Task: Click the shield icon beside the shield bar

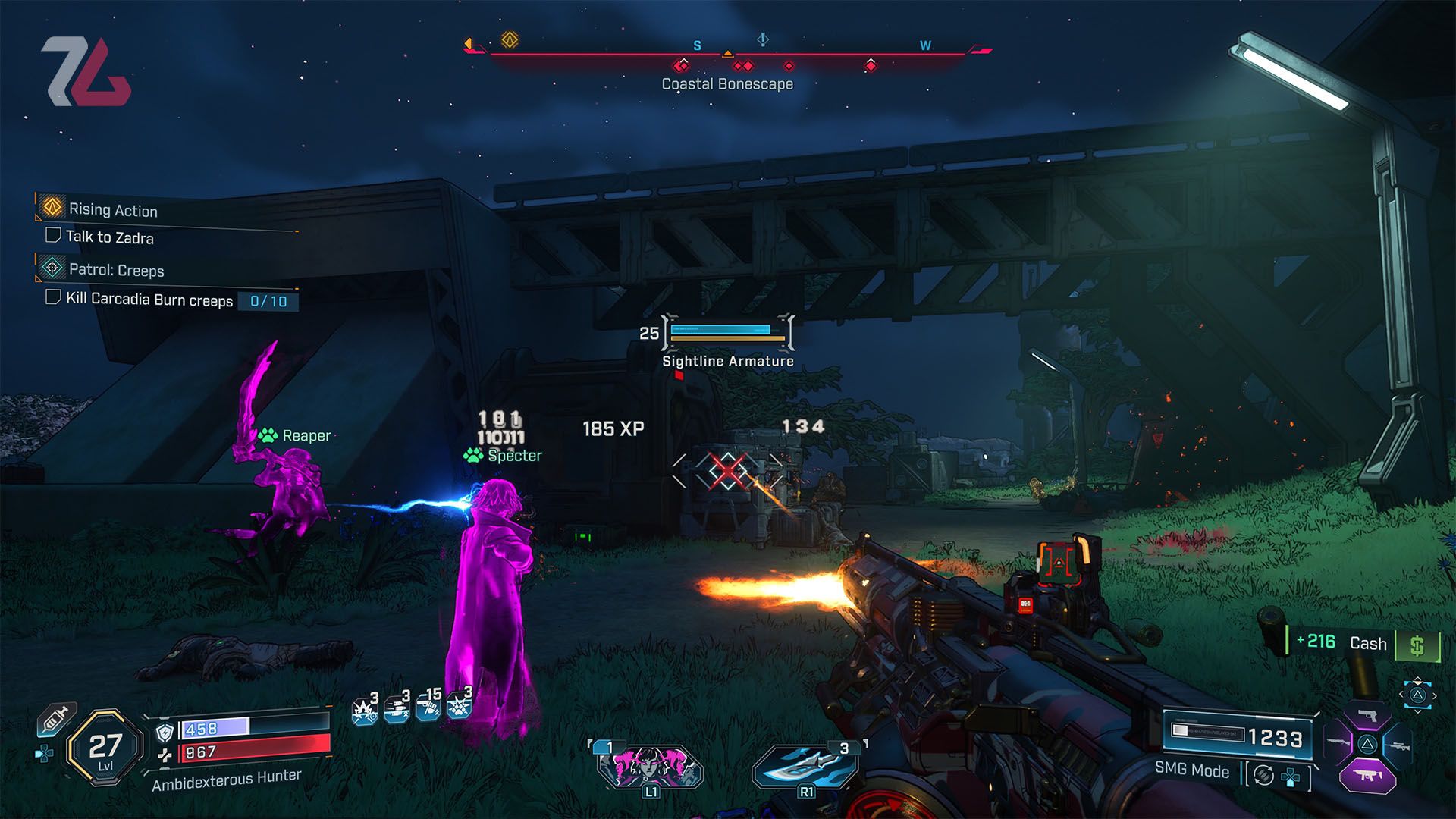Action: click(165, 732)
